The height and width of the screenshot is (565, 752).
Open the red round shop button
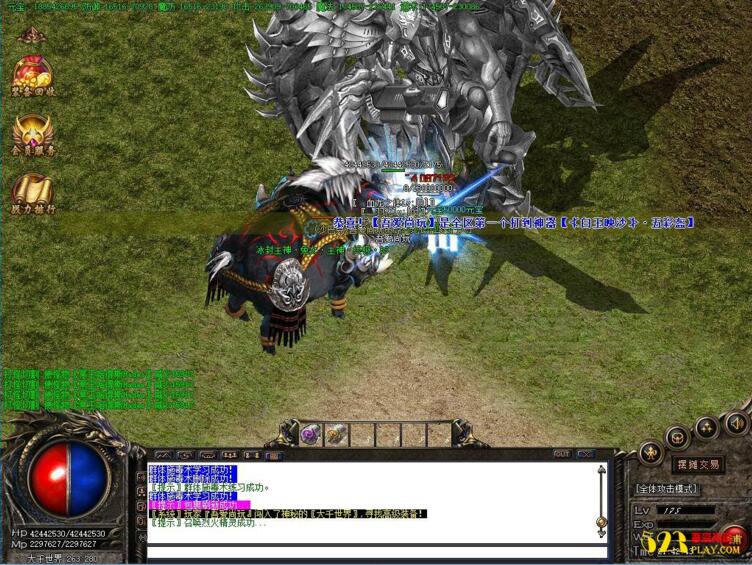point(735,538)
